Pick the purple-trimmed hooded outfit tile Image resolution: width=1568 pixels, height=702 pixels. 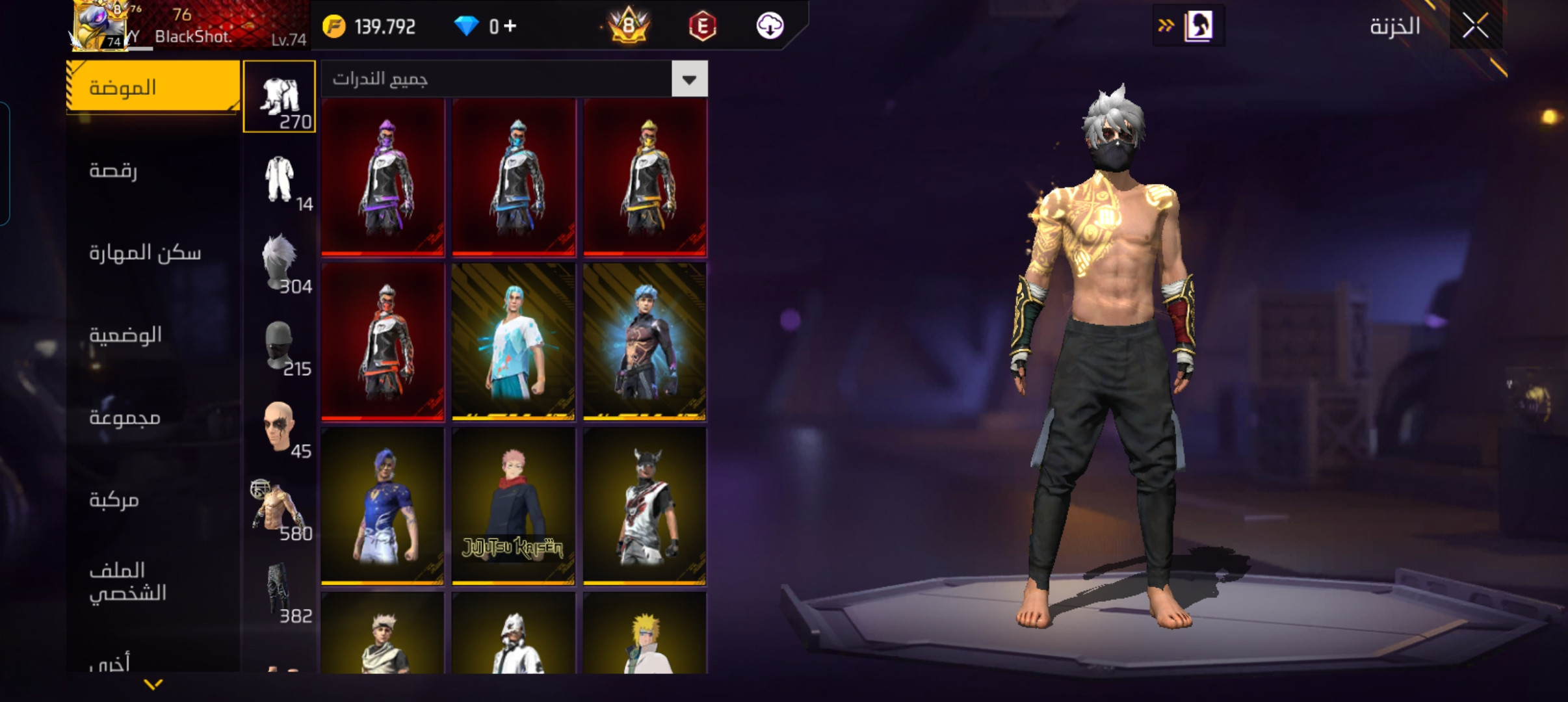click(x=383, y=177)
